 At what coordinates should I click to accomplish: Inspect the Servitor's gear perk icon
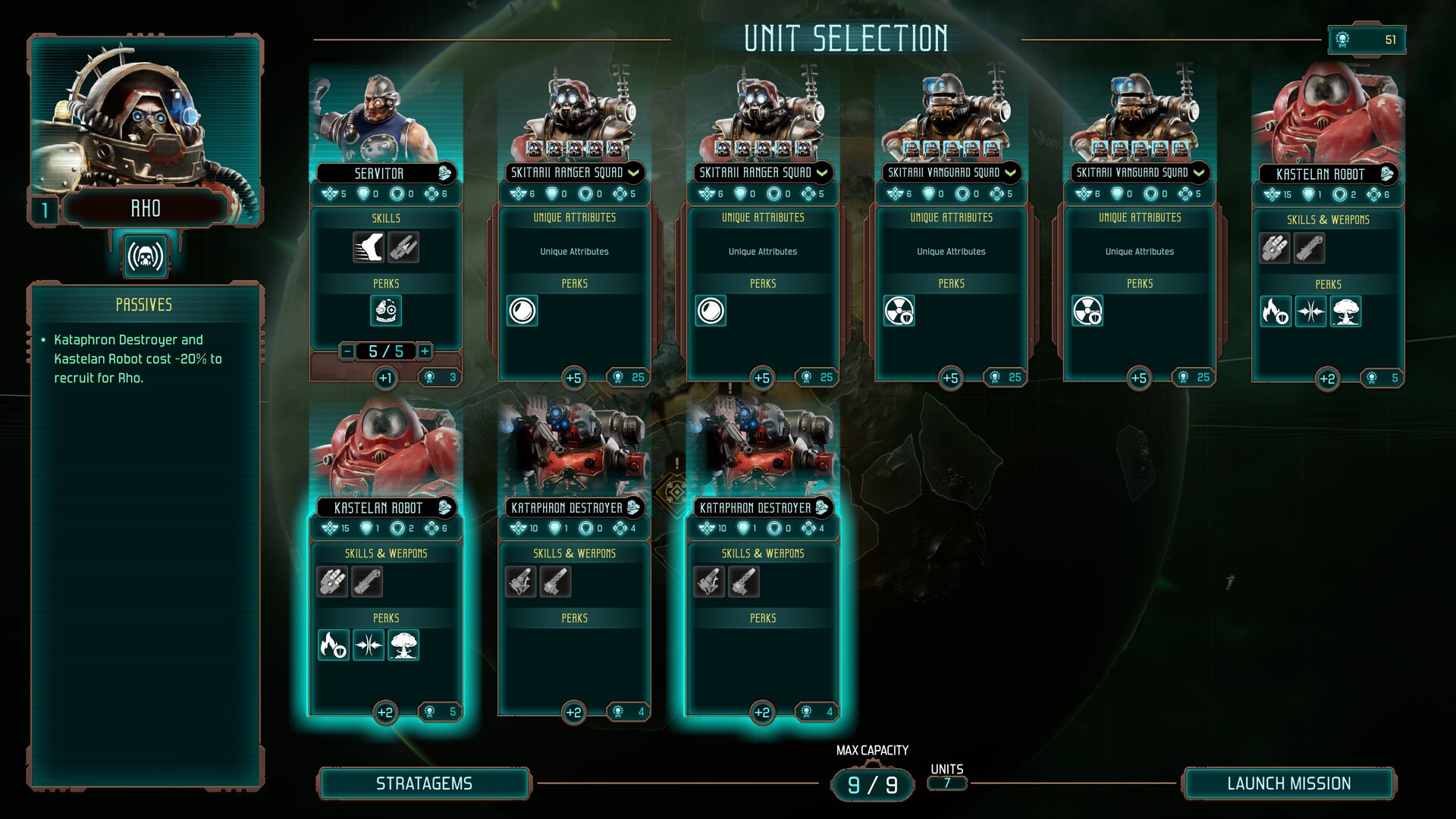click(386, 311)
